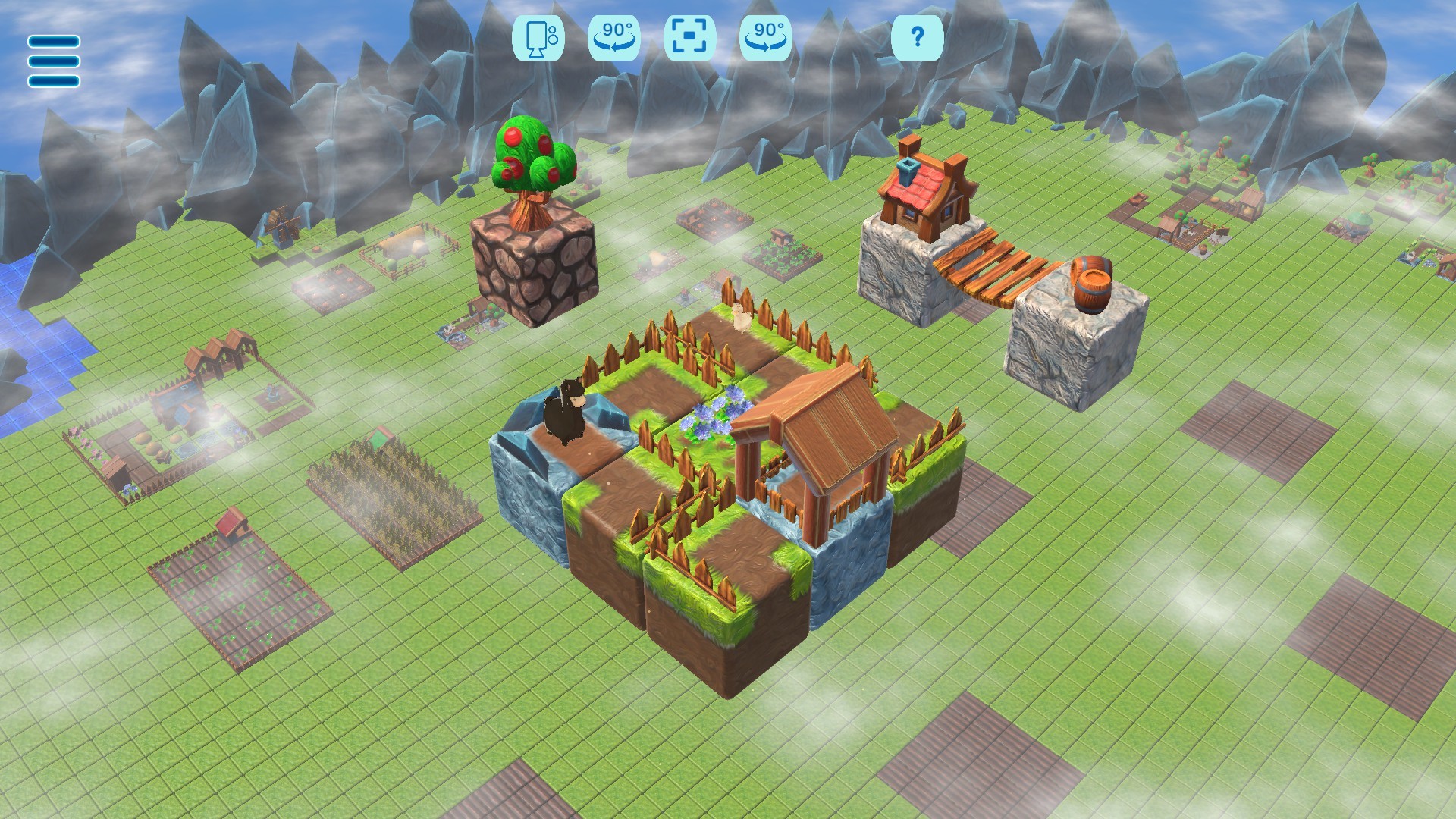Open the help question mark icon

tap(918, 36)
